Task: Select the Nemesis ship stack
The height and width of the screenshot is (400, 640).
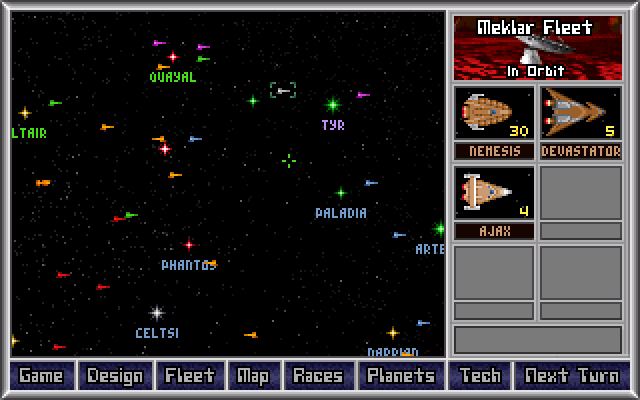Action: click(x=494, y=113)
